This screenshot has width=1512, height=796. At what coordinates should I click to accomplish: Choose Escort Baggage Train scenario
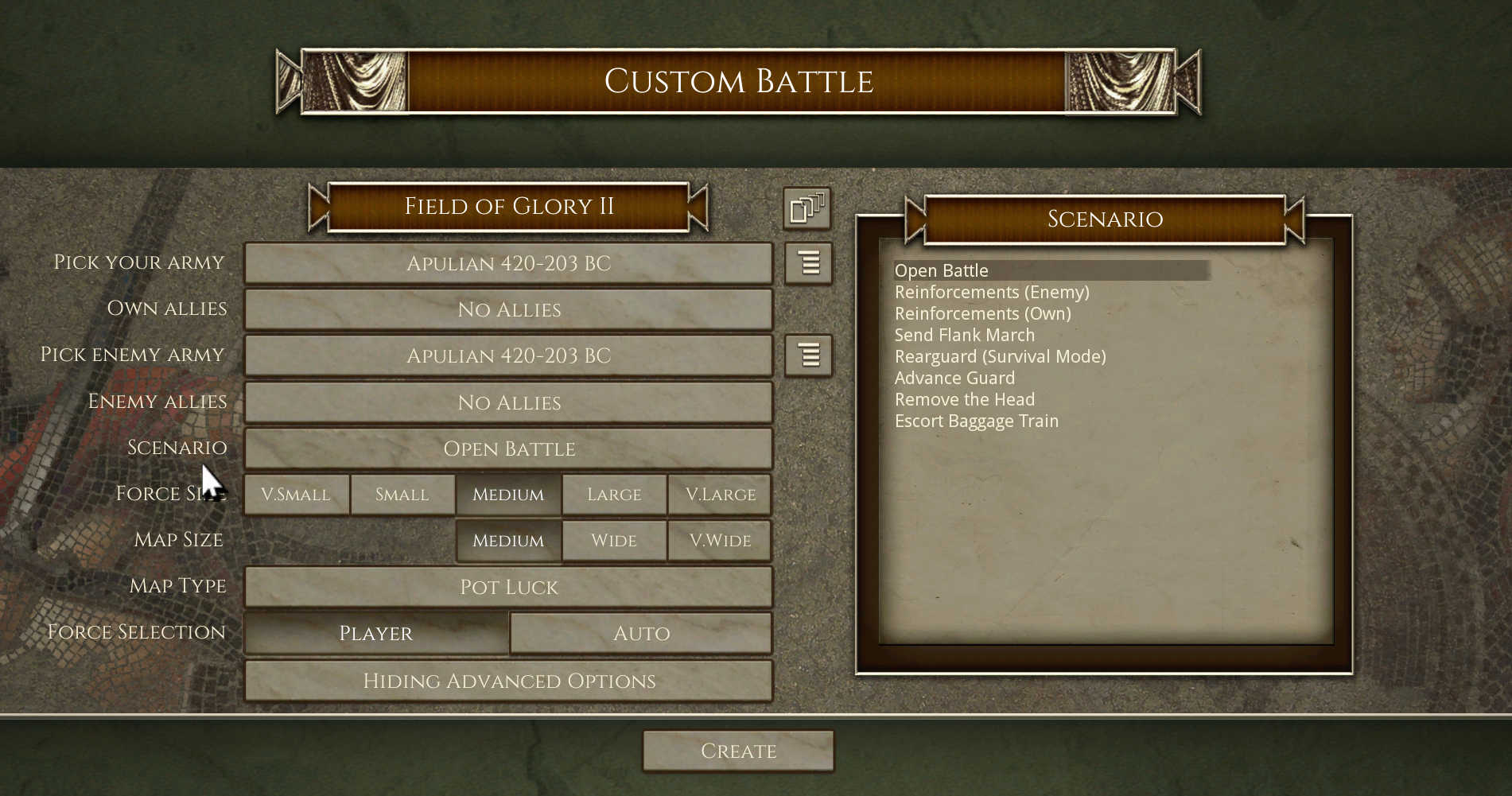coord(976,421)
